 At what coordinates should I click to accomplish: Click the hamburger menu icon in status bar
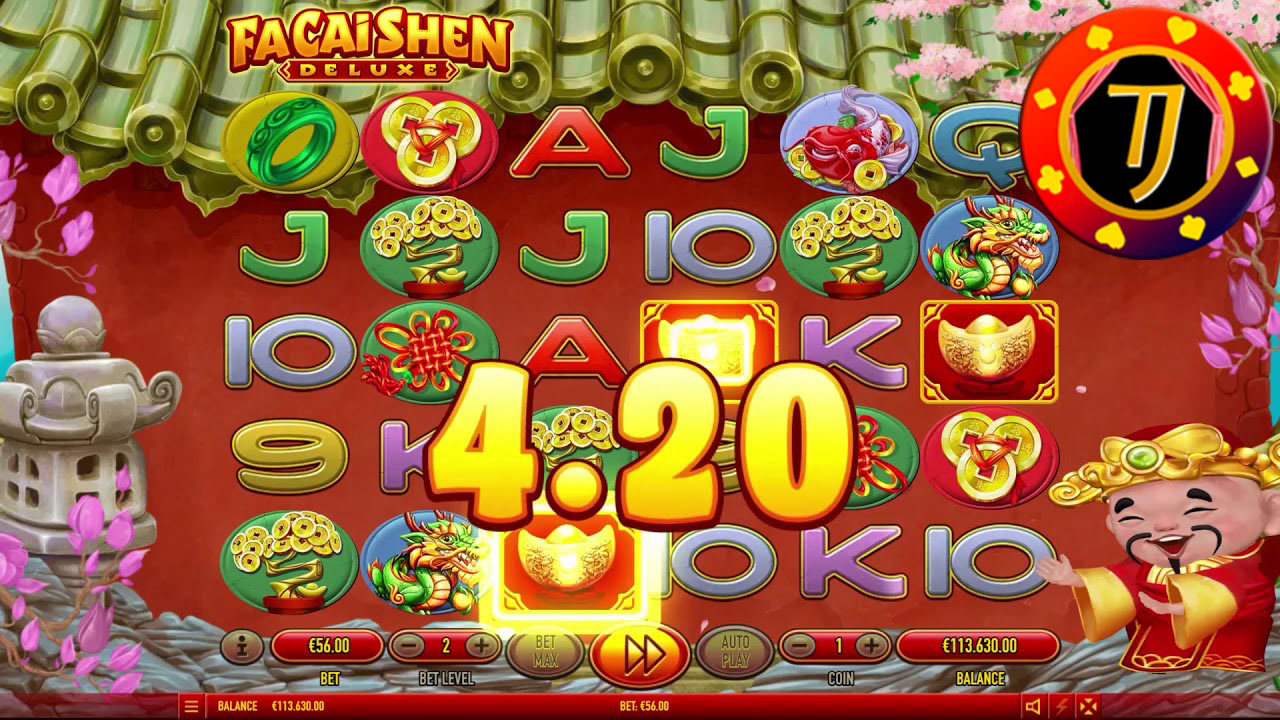pos(191,705)
